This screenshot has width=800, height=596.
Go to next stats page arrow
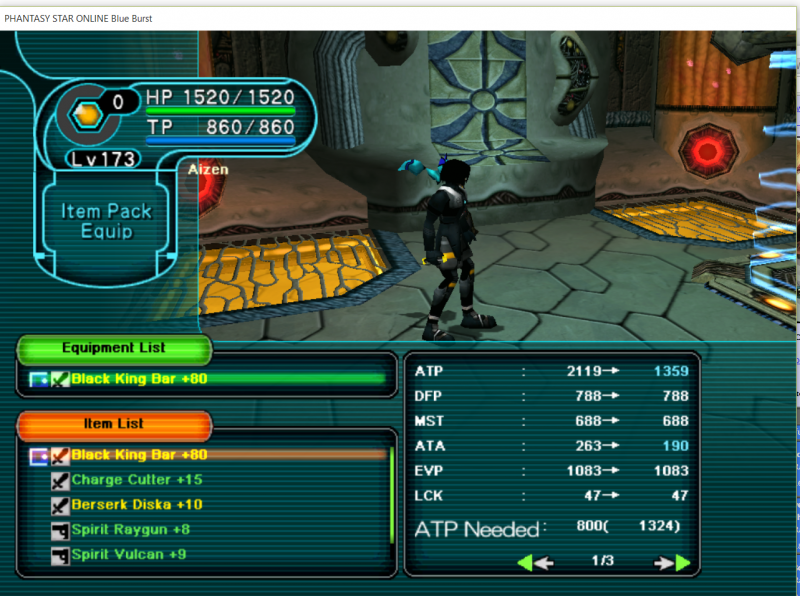click(672, 562)
